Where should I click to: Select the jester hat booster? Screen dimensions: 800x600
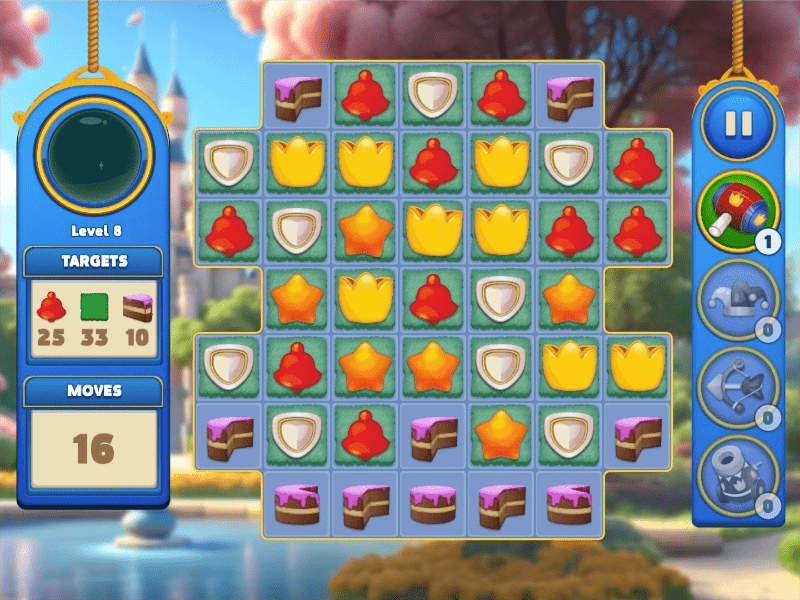(738, 299)
